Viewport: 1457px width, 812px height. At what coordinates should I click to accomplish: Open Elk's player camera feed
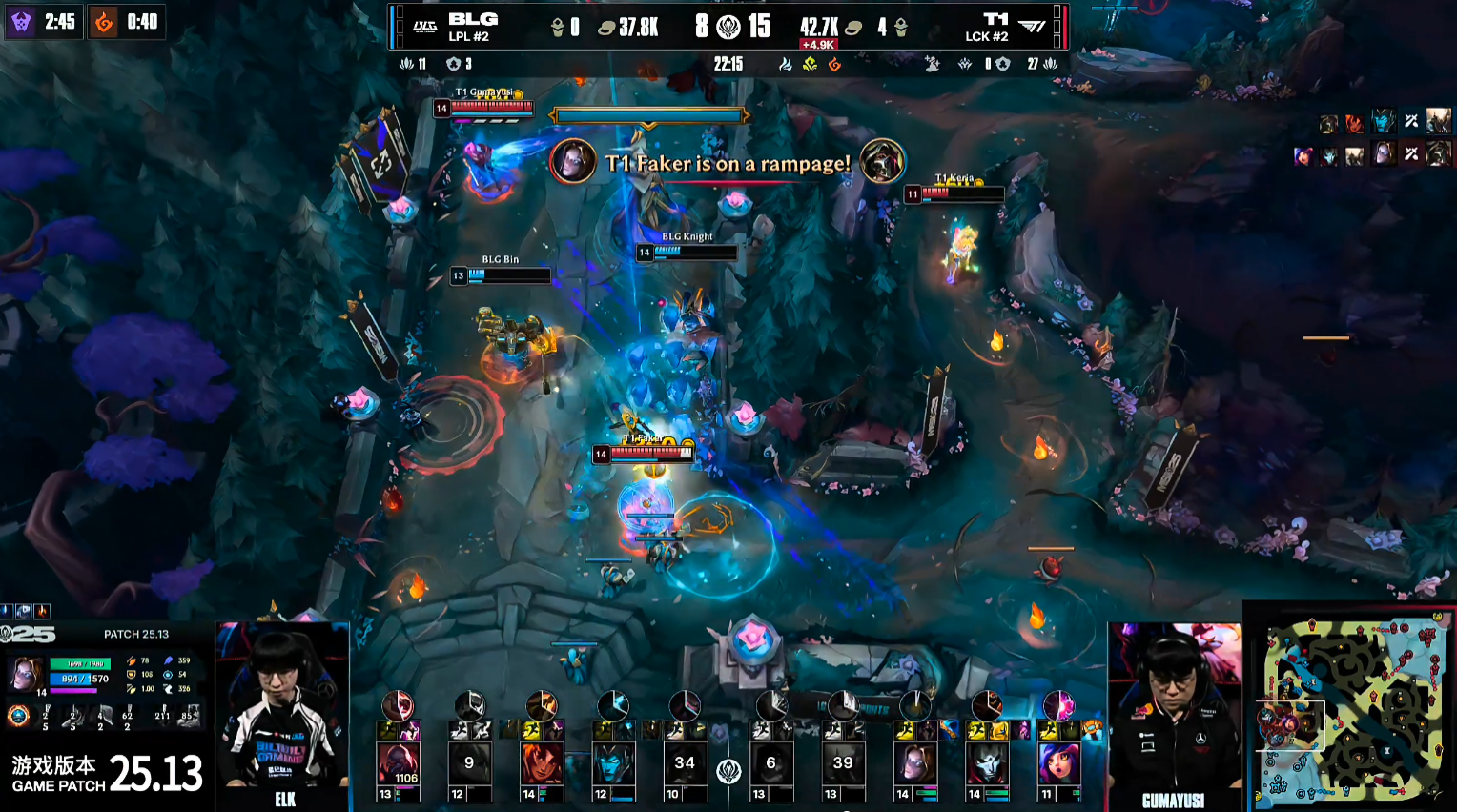(283, 715)
